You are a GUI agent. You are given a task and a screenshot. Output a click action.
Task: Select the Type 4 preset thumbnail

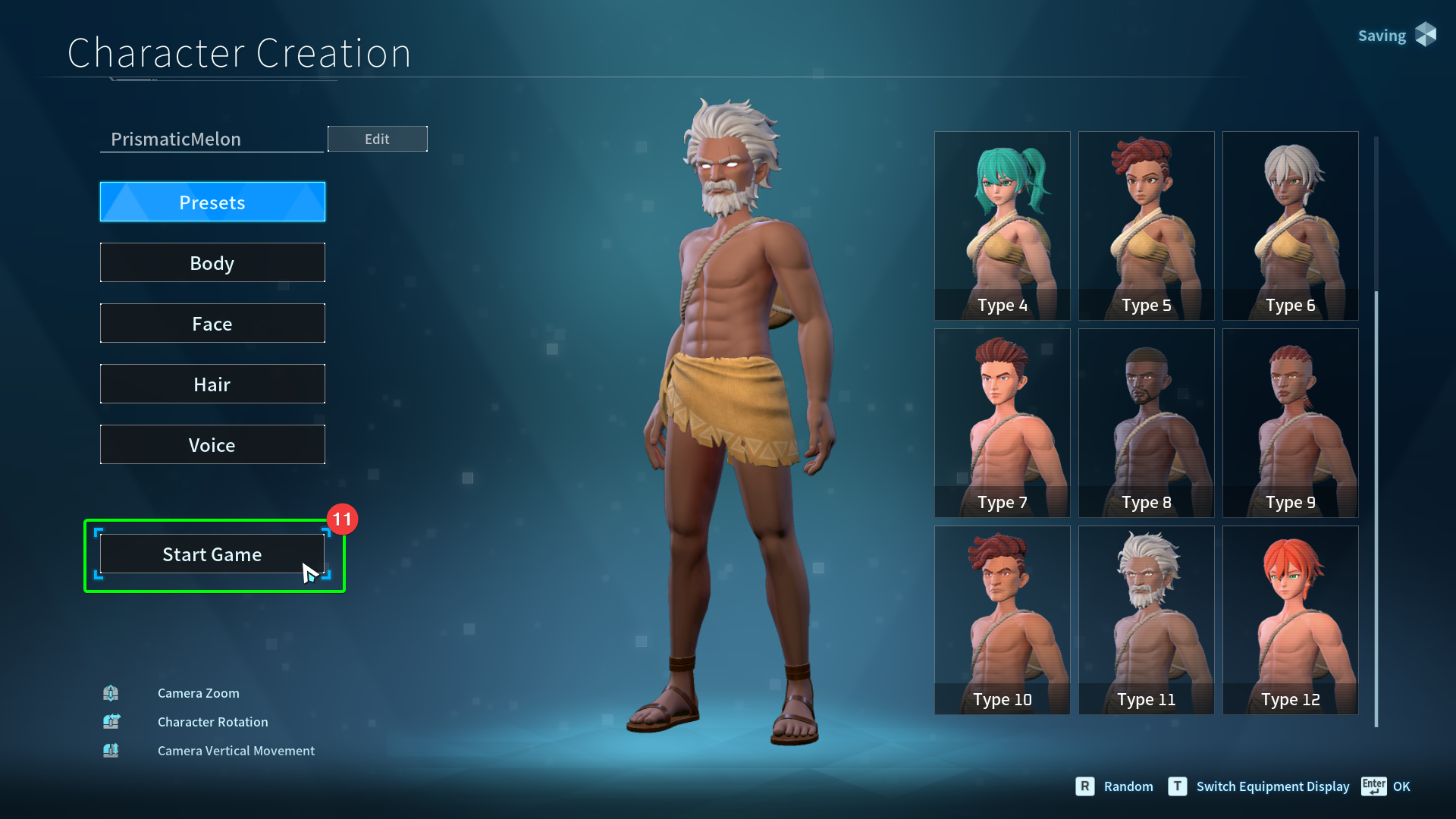click(x=1002, y=225)
